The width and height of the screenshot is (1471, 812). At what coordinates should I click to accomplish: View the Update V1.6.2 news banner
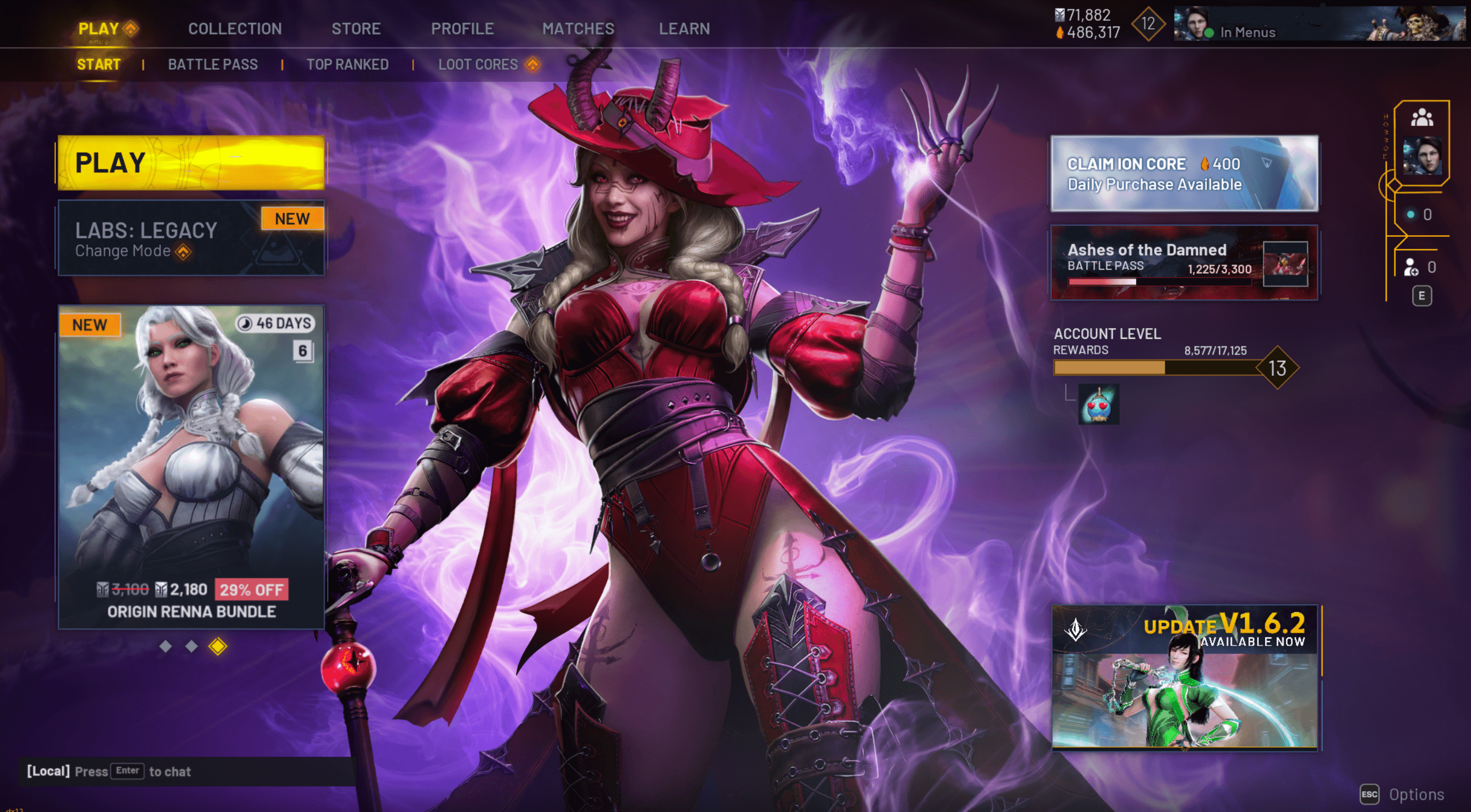pyautogui.click(x=1185, y=678)
